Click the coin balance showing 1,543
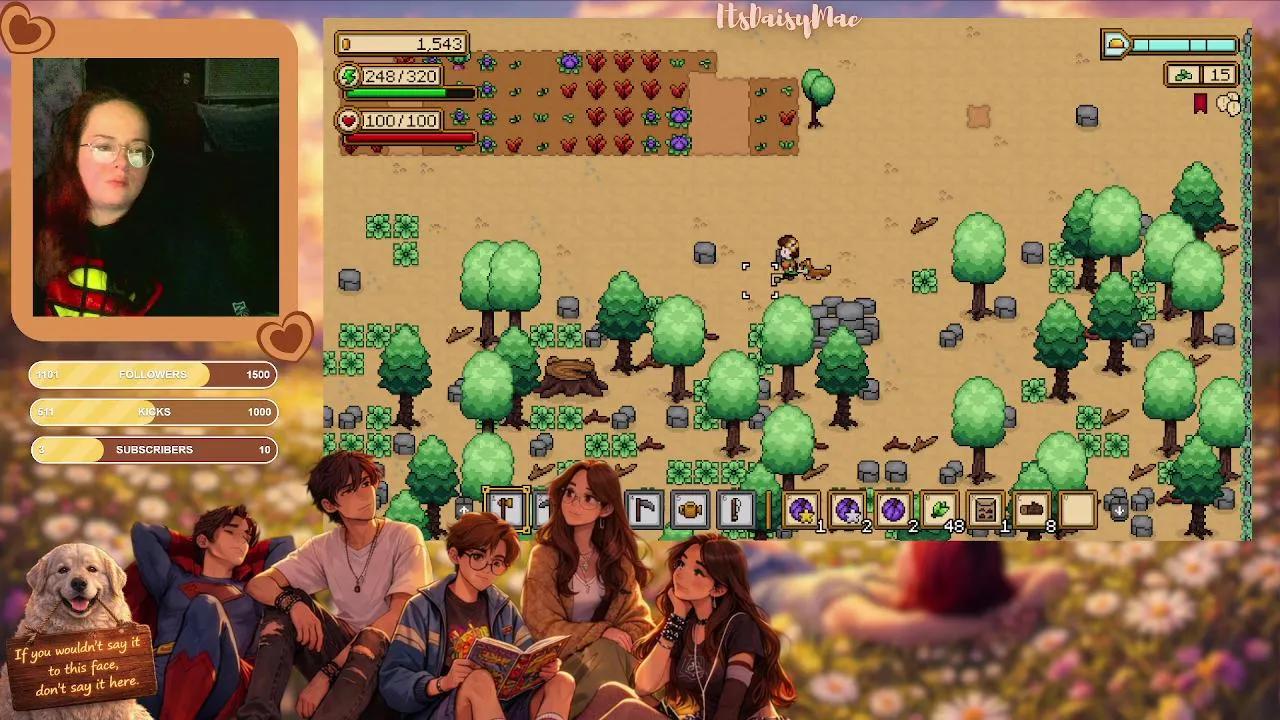The image size is (1280, 720). point(404,44)
